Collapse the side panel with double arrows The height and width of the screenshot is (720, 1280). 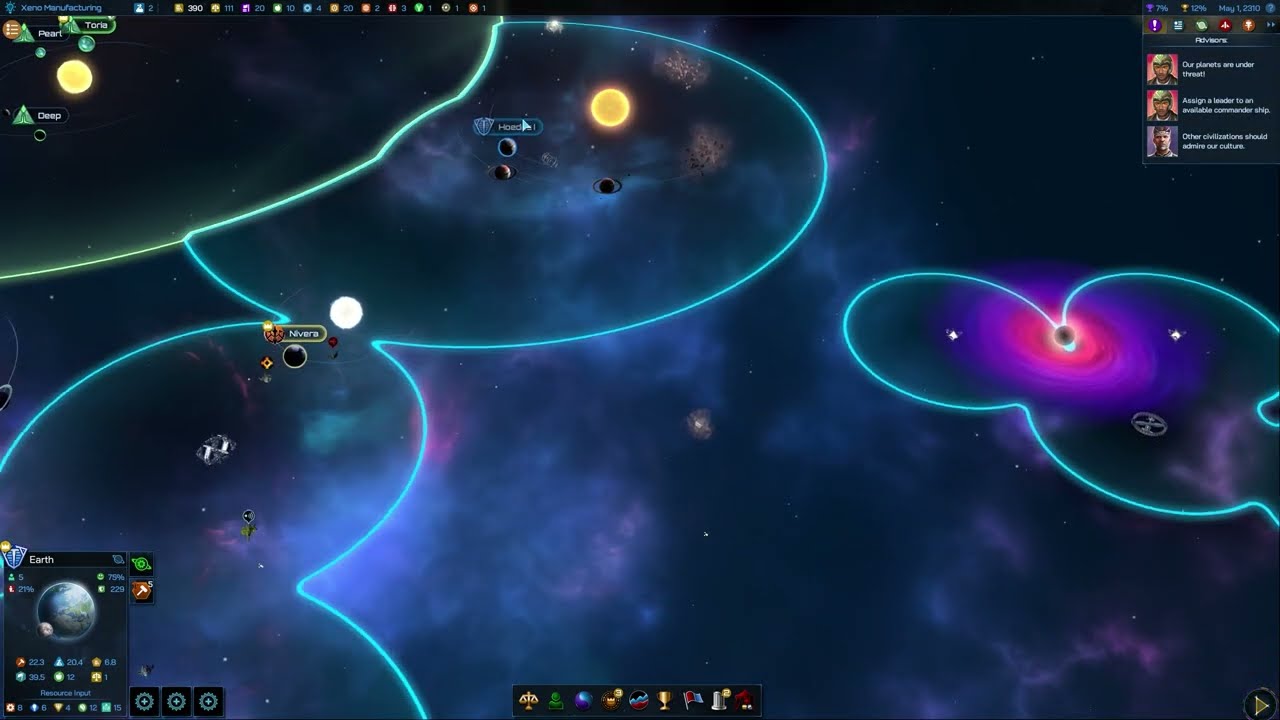(x=1270, y=25)
